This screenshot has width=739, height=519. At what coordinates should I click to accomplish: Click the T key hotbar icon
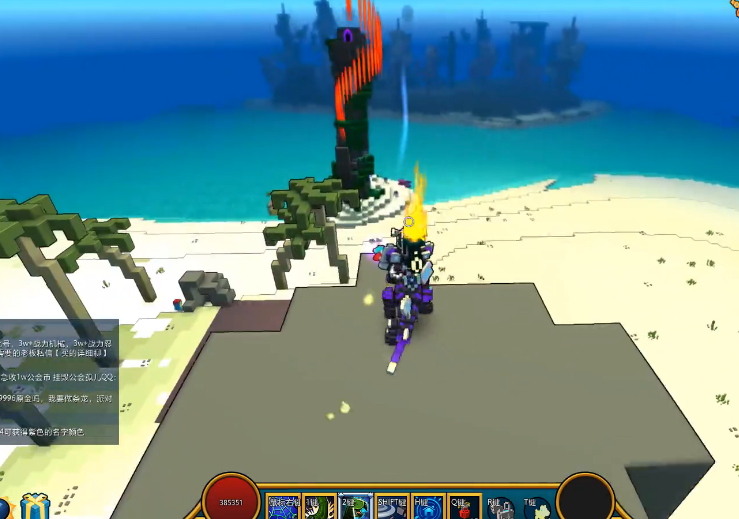point(535,506)
